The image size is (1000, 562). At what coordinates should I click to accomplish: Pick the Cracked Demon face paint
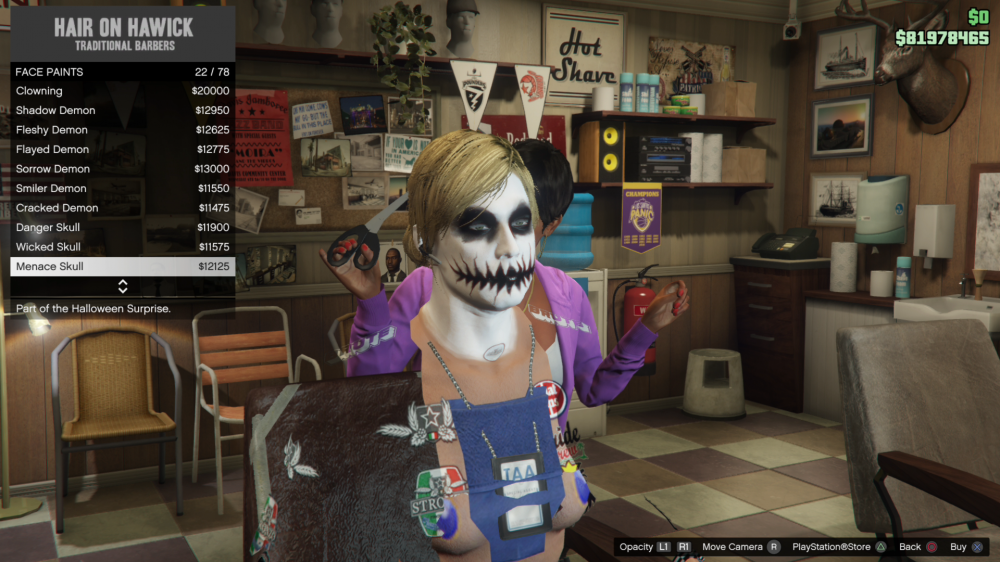click(122, 208)
